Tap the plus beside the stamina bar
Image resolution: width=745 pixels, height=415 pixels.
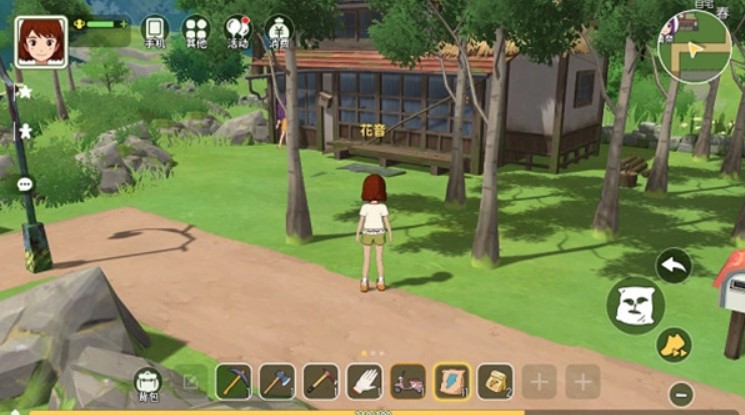[123, 24]
